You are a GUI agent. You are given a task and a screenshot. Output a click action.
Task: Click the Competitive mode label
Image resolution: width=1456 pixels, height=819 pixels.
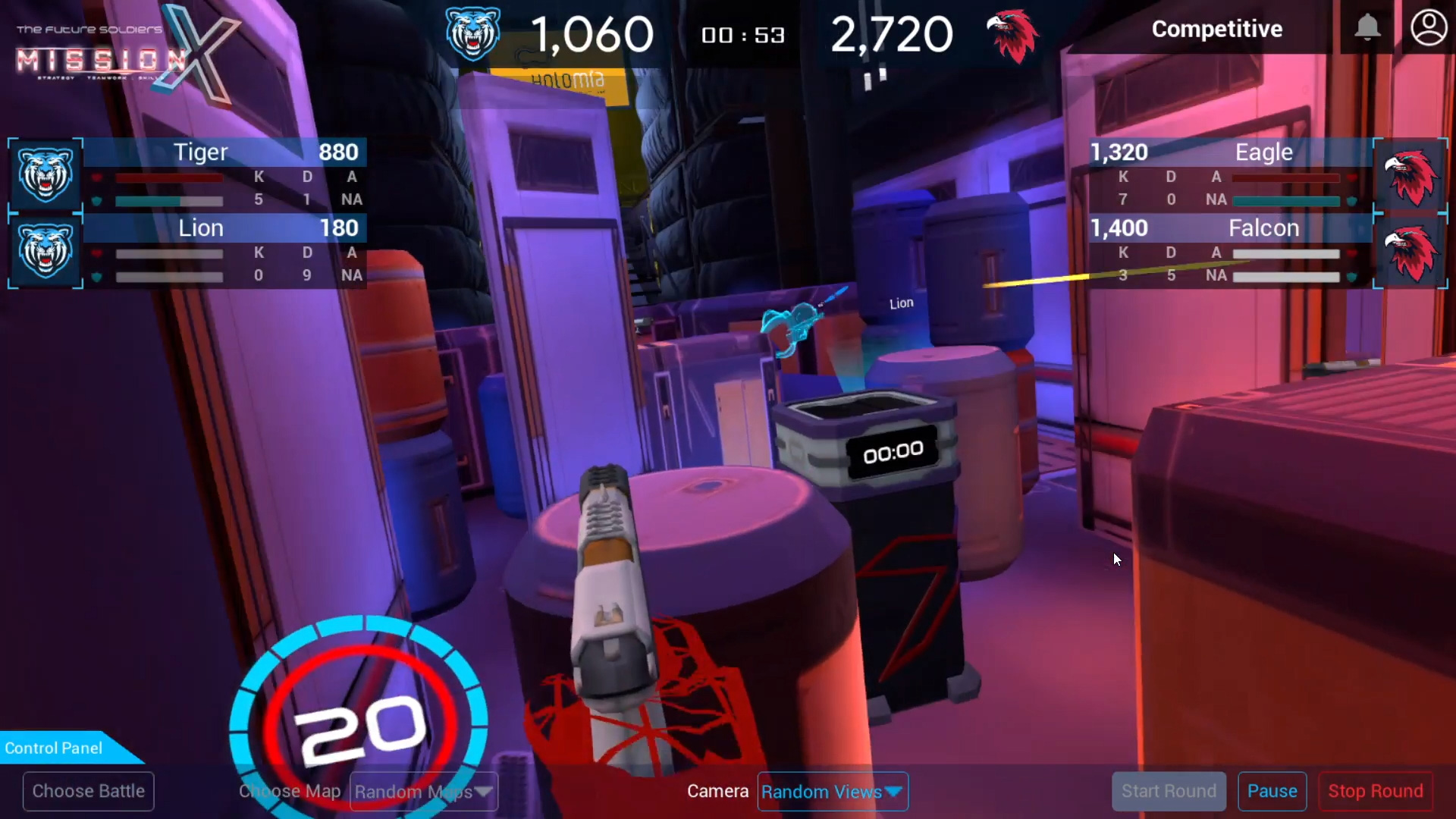point(1216,29)
